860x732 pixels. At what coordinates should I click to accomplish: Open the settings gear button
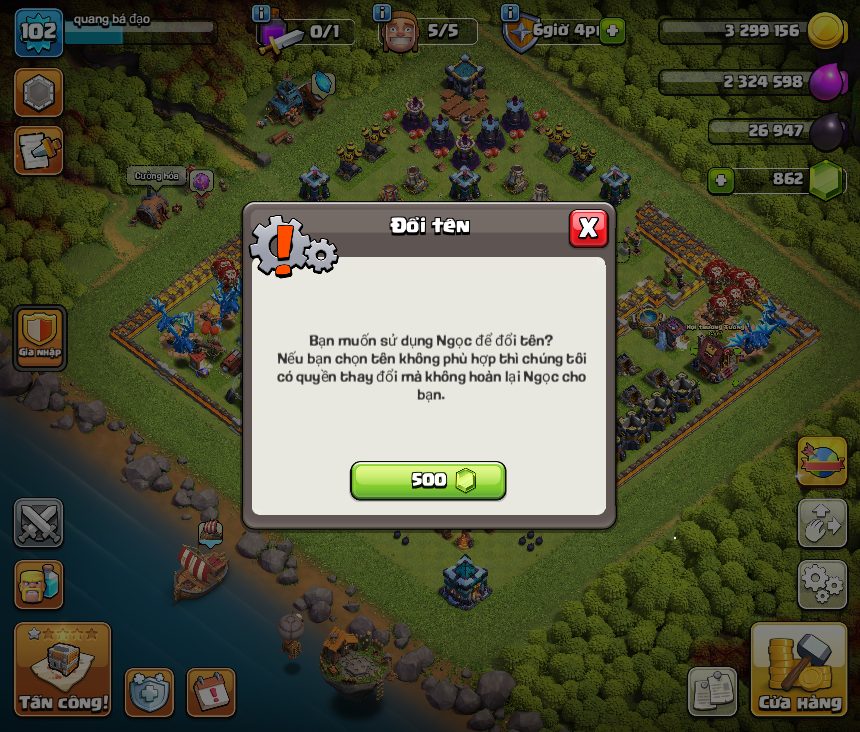point(821,584)
